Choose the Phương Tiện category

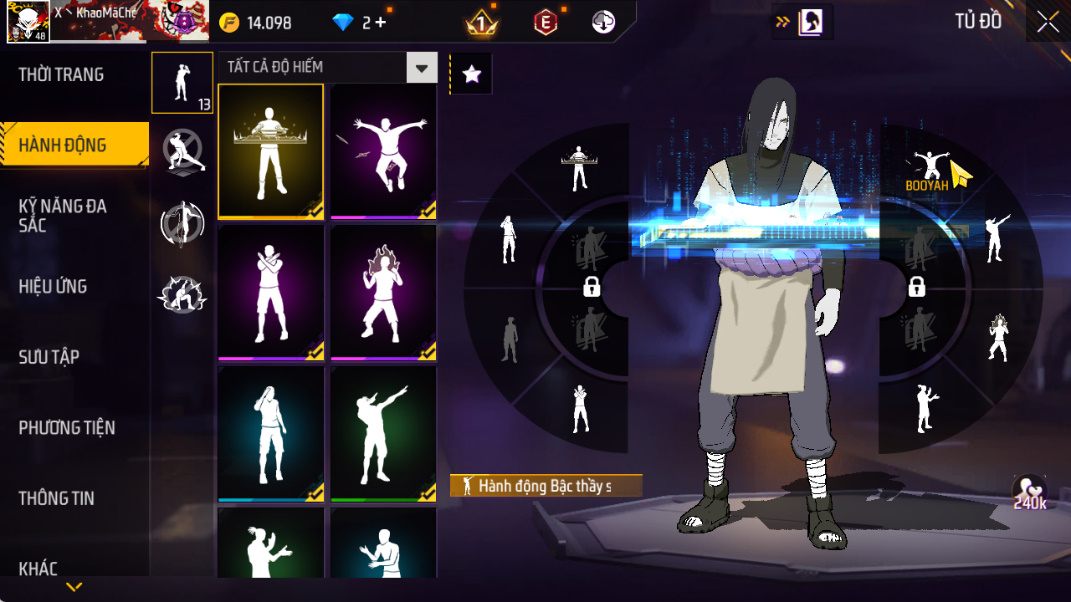(67, 428)
